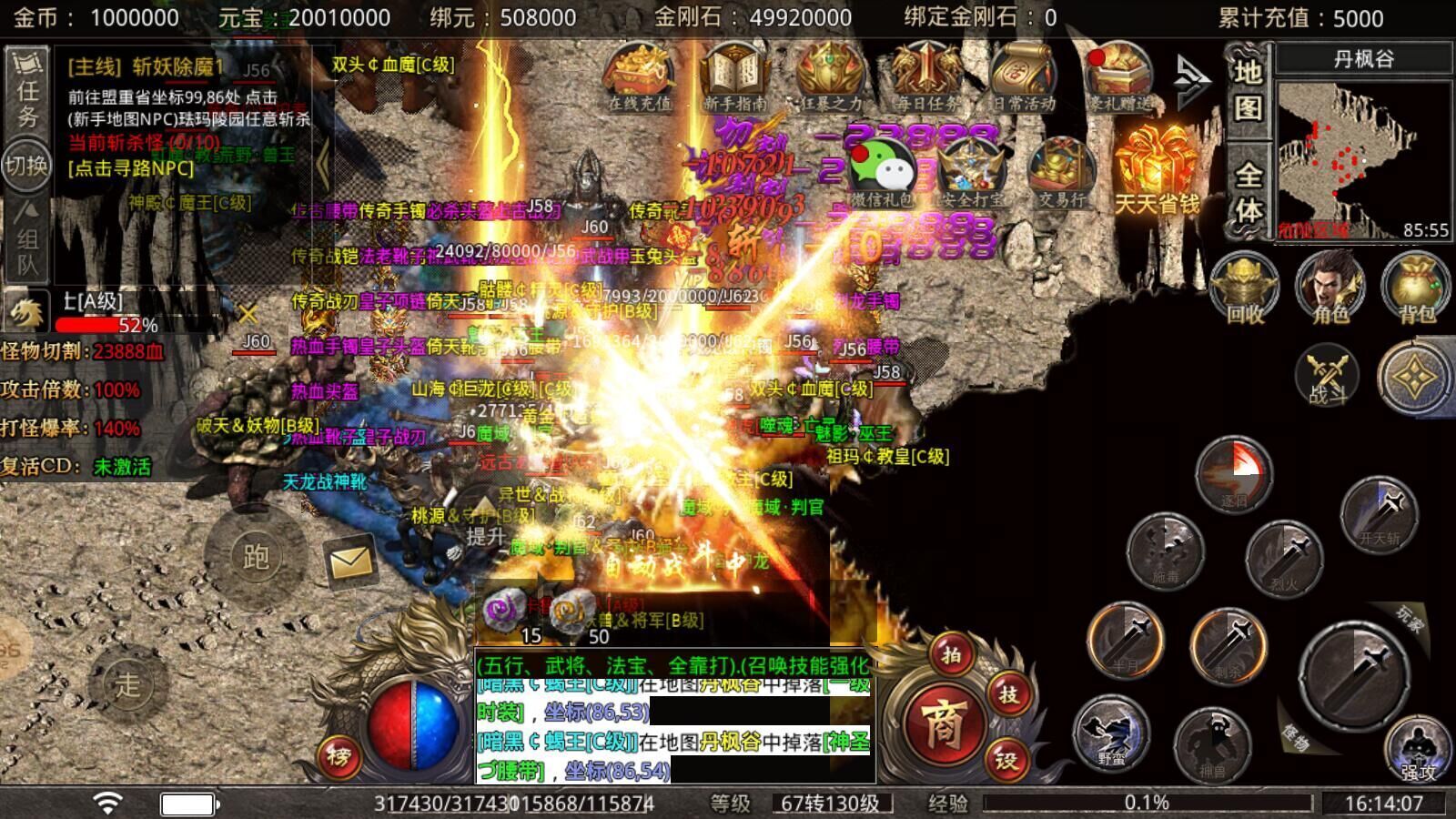Open the mail envelope icon
The width and height of the screenshot is (1456, 819).
coord(350,561)
